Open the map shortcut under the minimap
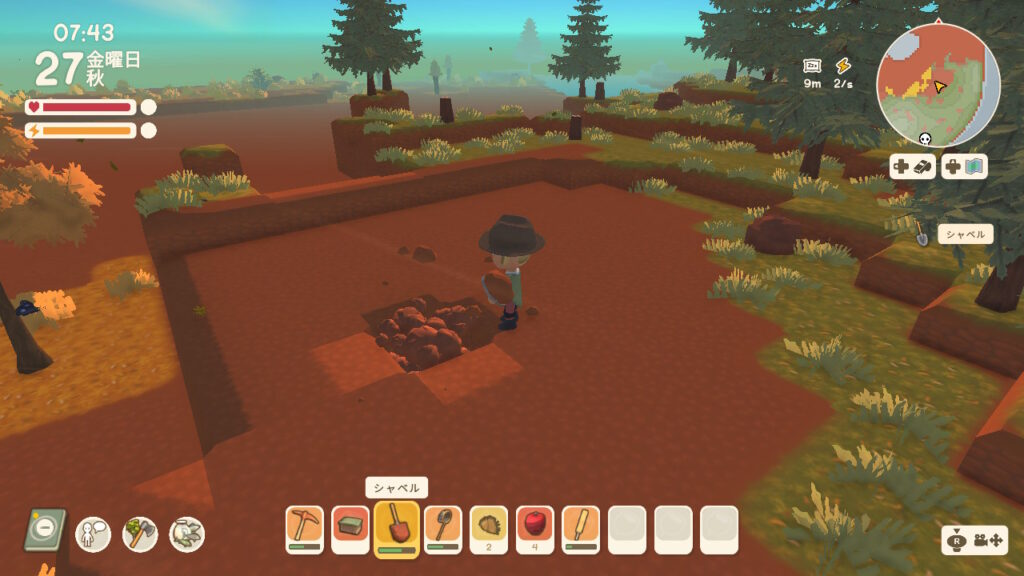 (x=964, y=167)
